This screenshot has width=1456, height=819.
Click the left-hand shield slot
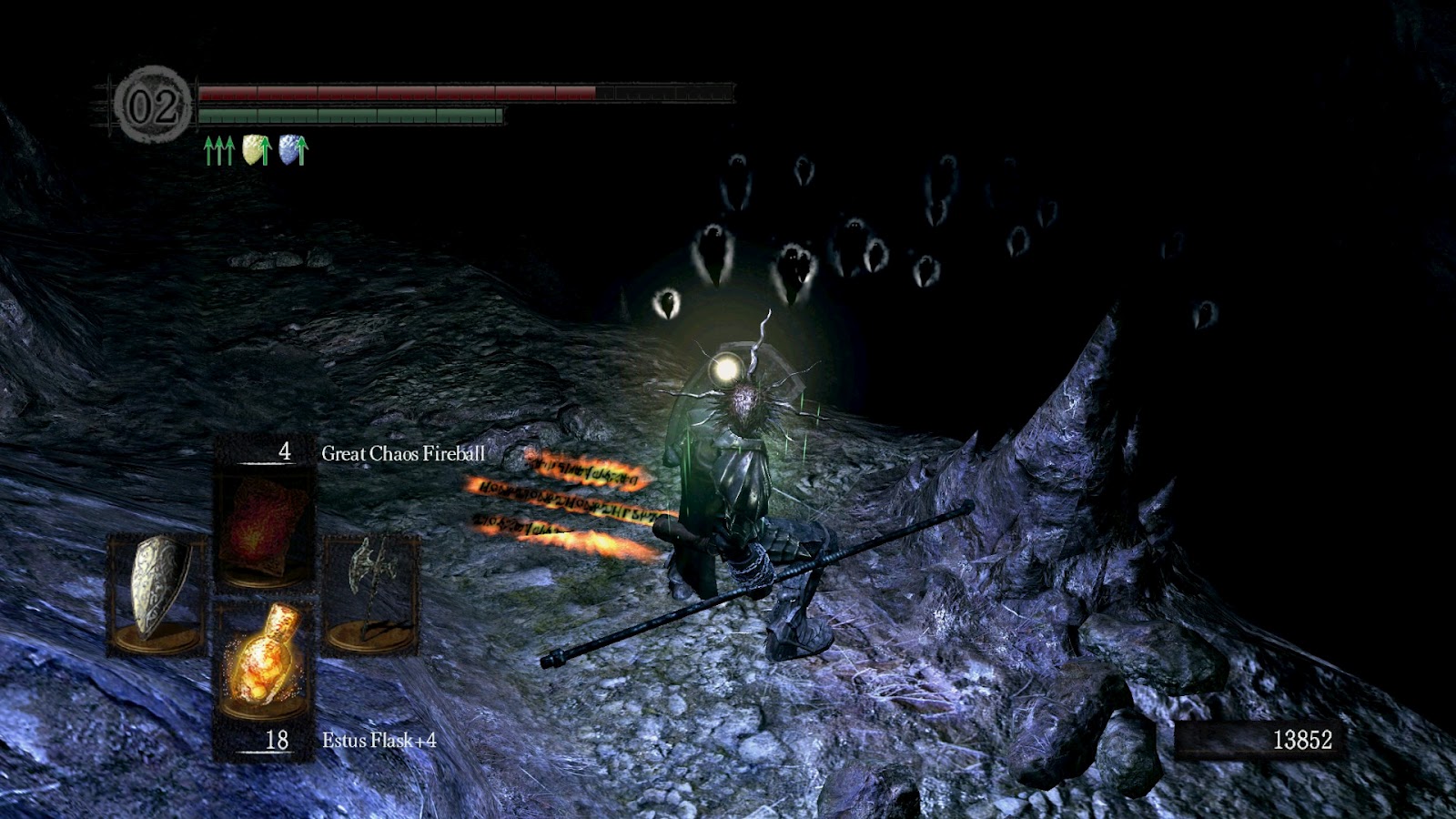coord(157,591)
